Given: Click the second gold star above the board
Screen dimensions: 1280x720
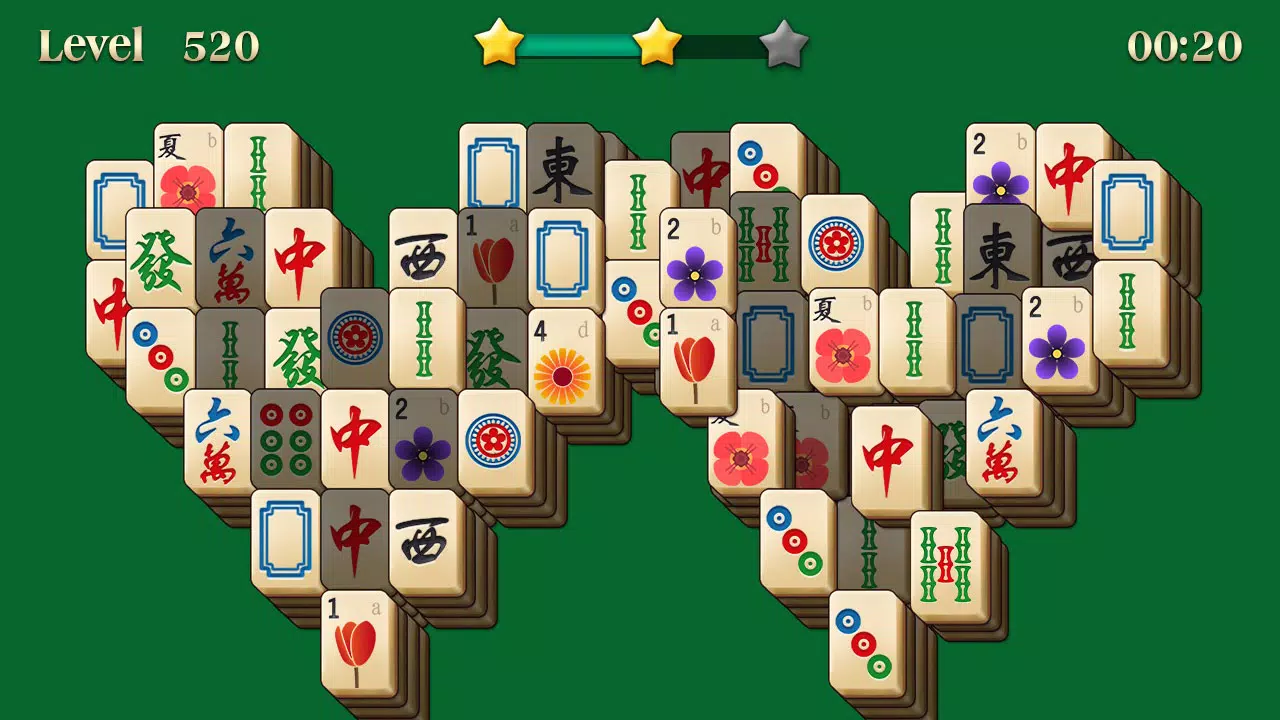Looking at the screenshot, I should pos(656,42).
